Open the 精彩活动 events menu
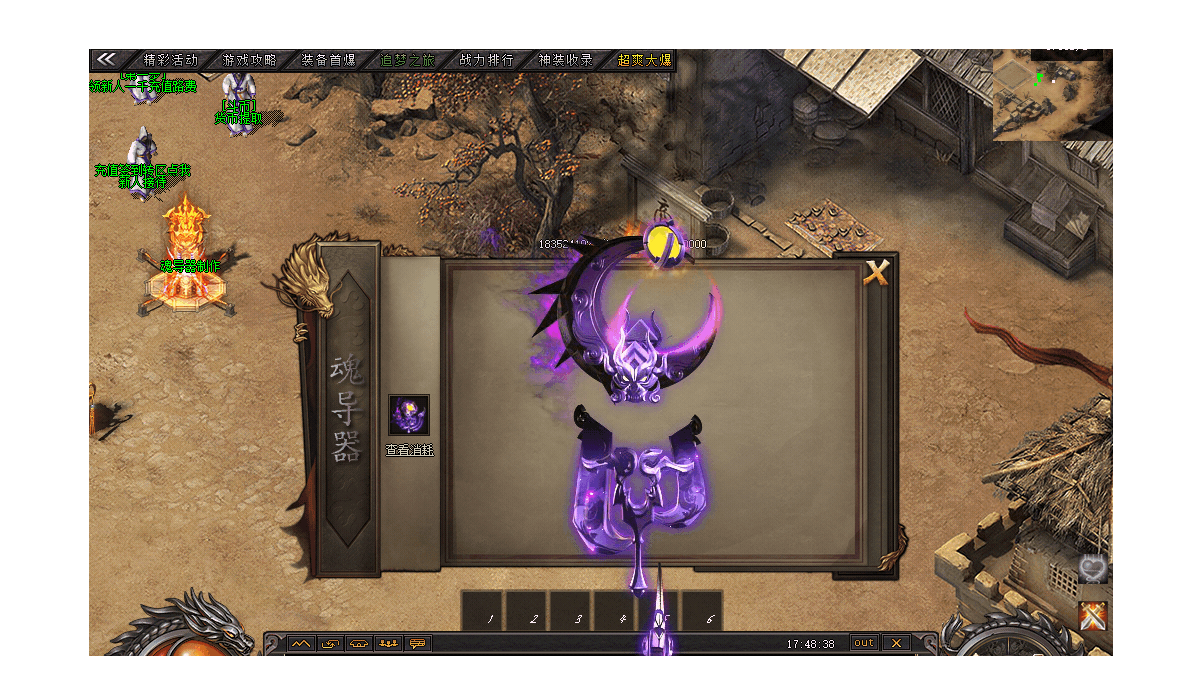The height and width of the screenshot is (700, 1188). pyautogui.click(x=171, y=60)
